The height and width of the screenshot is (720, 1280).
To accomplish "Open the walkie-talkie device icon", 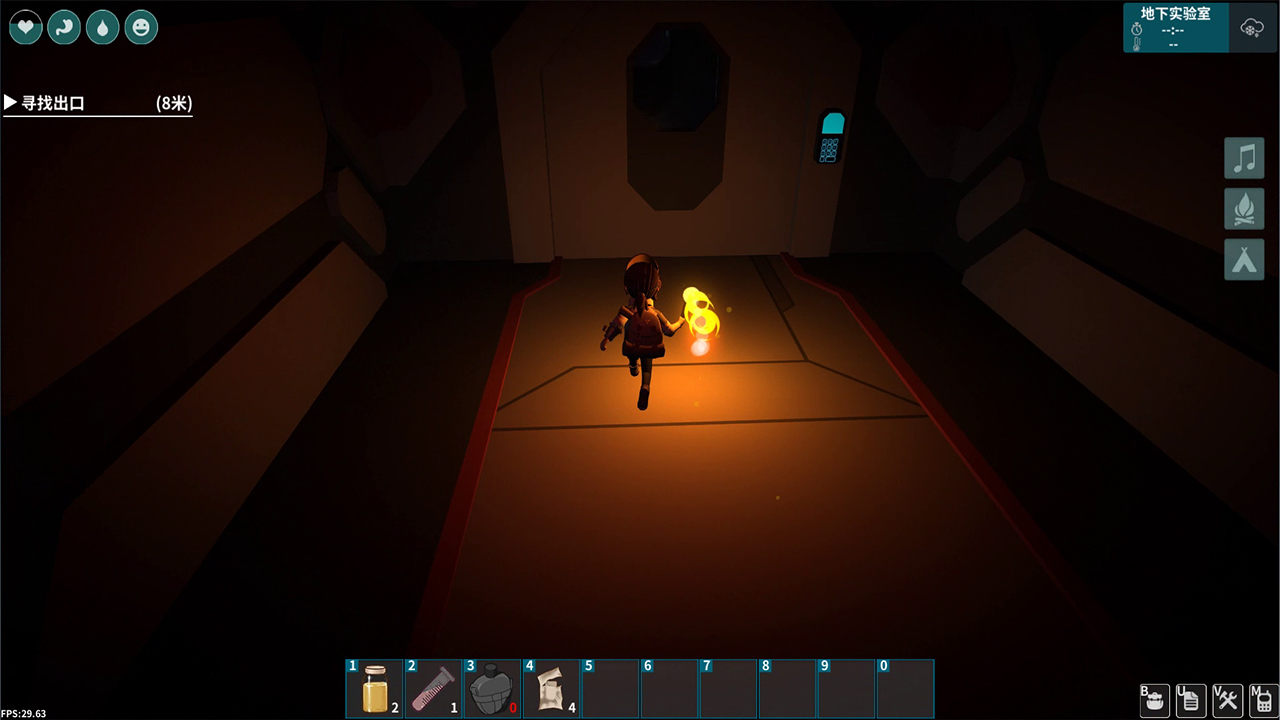I will [1262, 699].
